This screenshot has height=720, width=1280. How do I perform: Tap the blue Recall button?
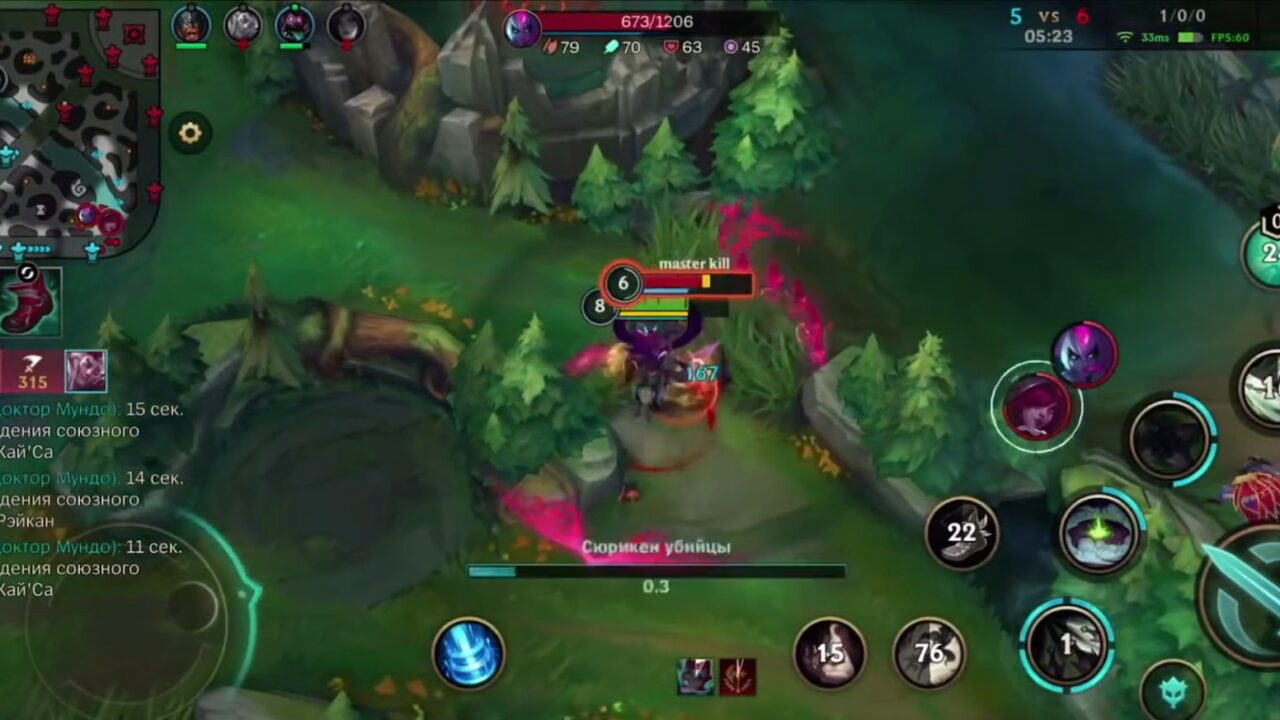pyautogui.click(x=470, y=652)
